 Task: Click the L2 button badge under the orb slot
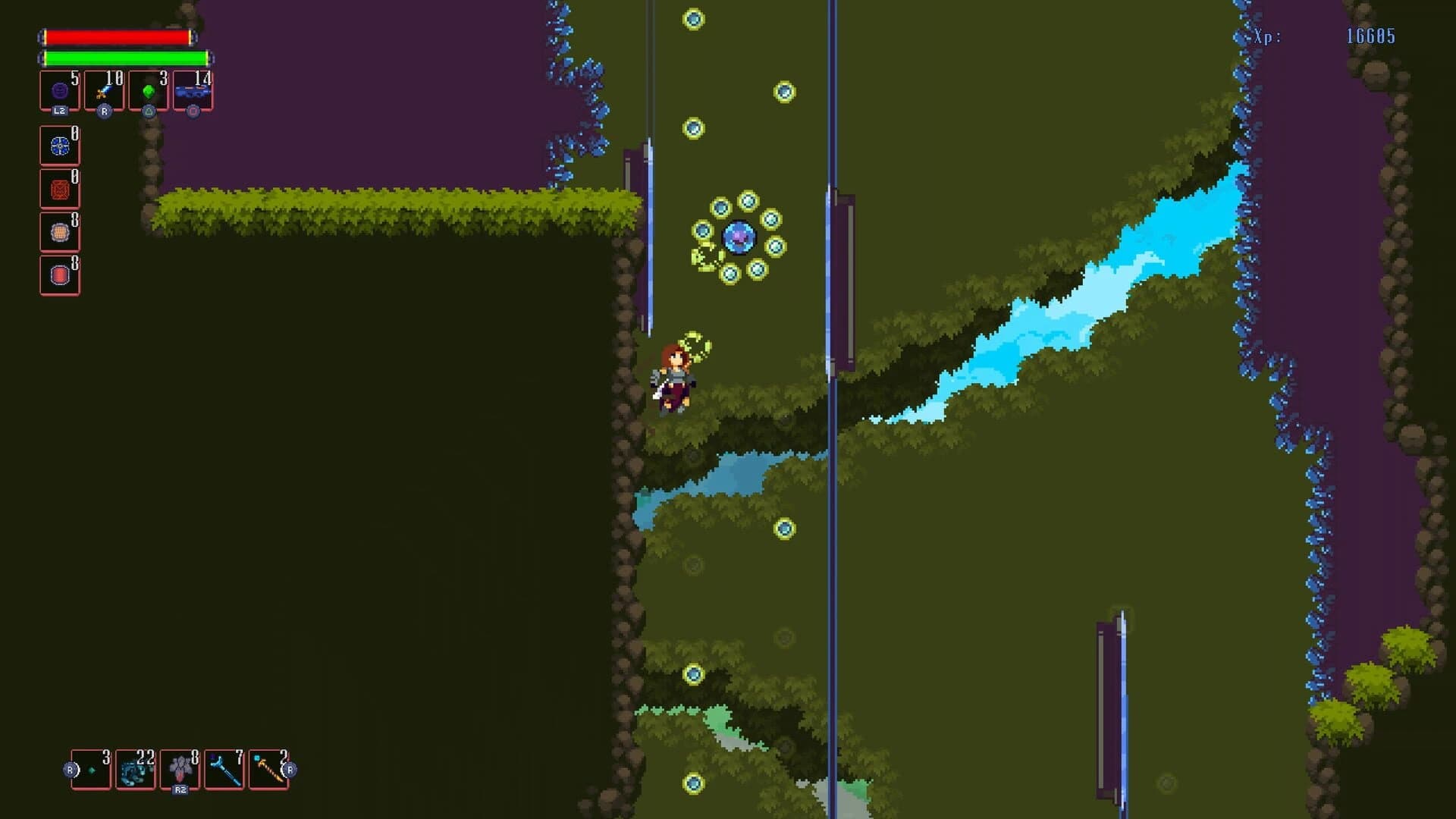[61, 111]
